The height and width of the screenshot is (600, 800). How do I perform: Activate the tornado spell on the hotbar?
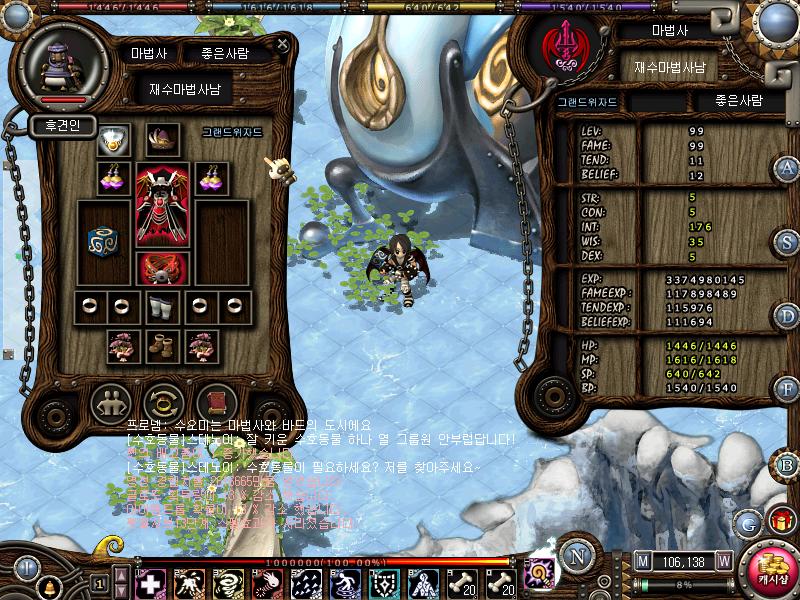[223, 583]
